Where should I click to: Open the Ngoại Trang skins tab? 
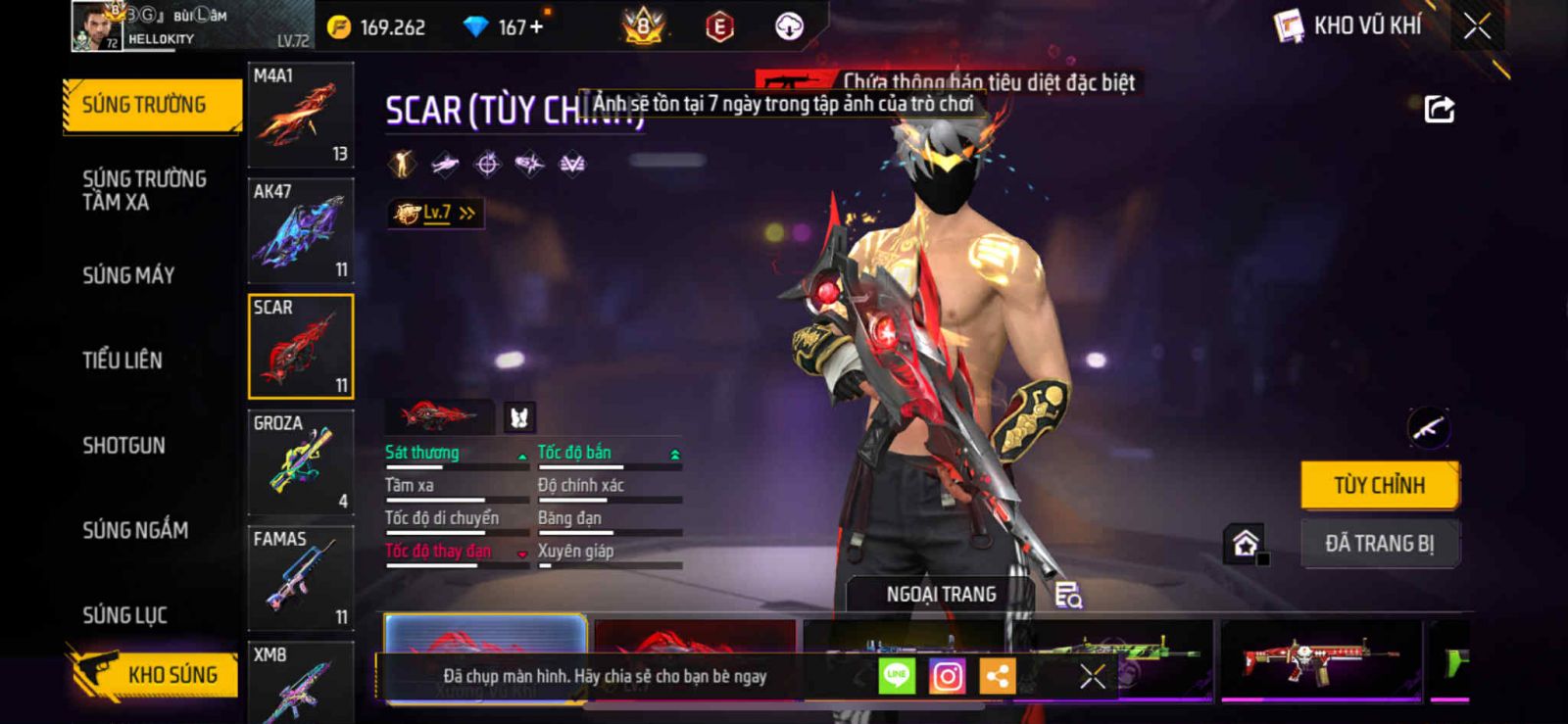[x=941, y=595]
